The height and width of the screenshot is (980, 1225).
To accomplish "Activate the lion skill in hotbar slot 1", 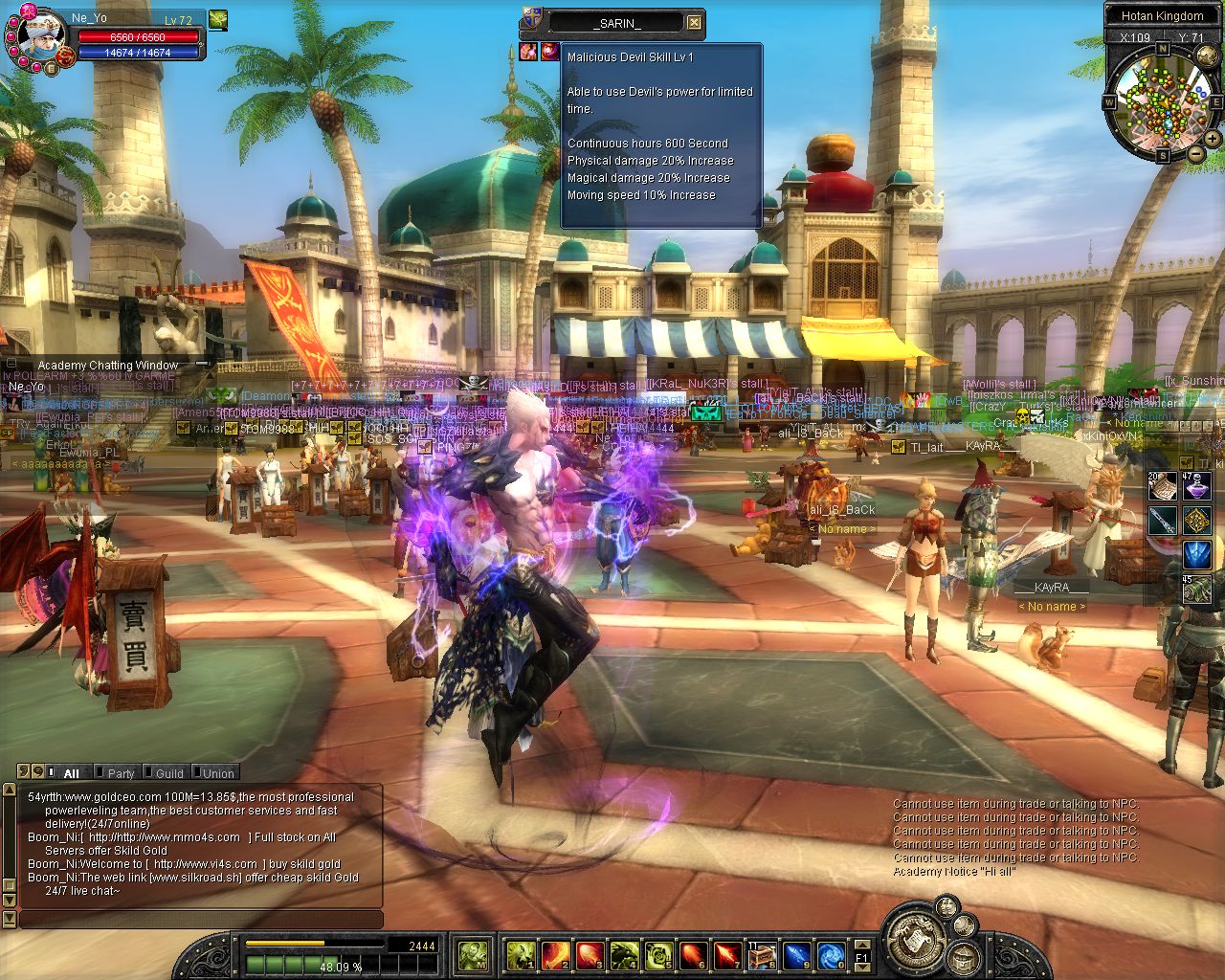I will 520,955.
